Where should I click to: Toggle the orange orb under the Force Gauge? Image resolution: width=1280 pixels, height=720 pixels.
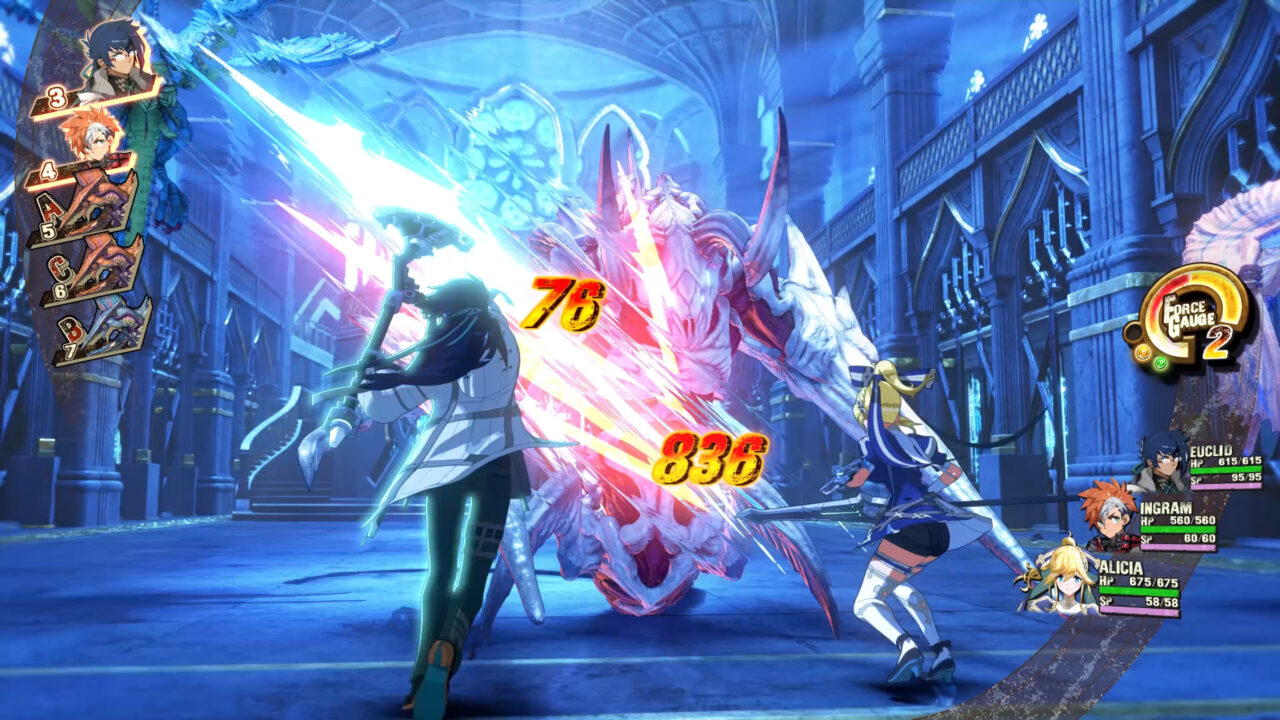tap(1143, 352)
